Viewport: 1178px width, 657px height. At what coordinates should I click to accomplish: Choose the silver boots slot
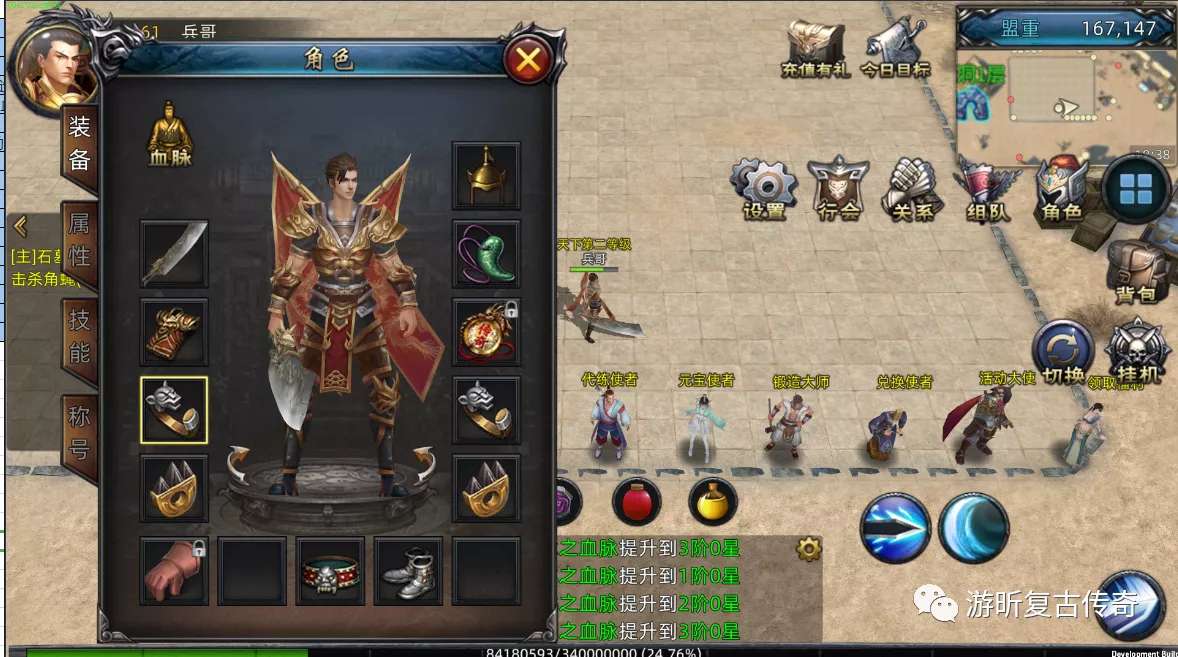coord(408,570)
